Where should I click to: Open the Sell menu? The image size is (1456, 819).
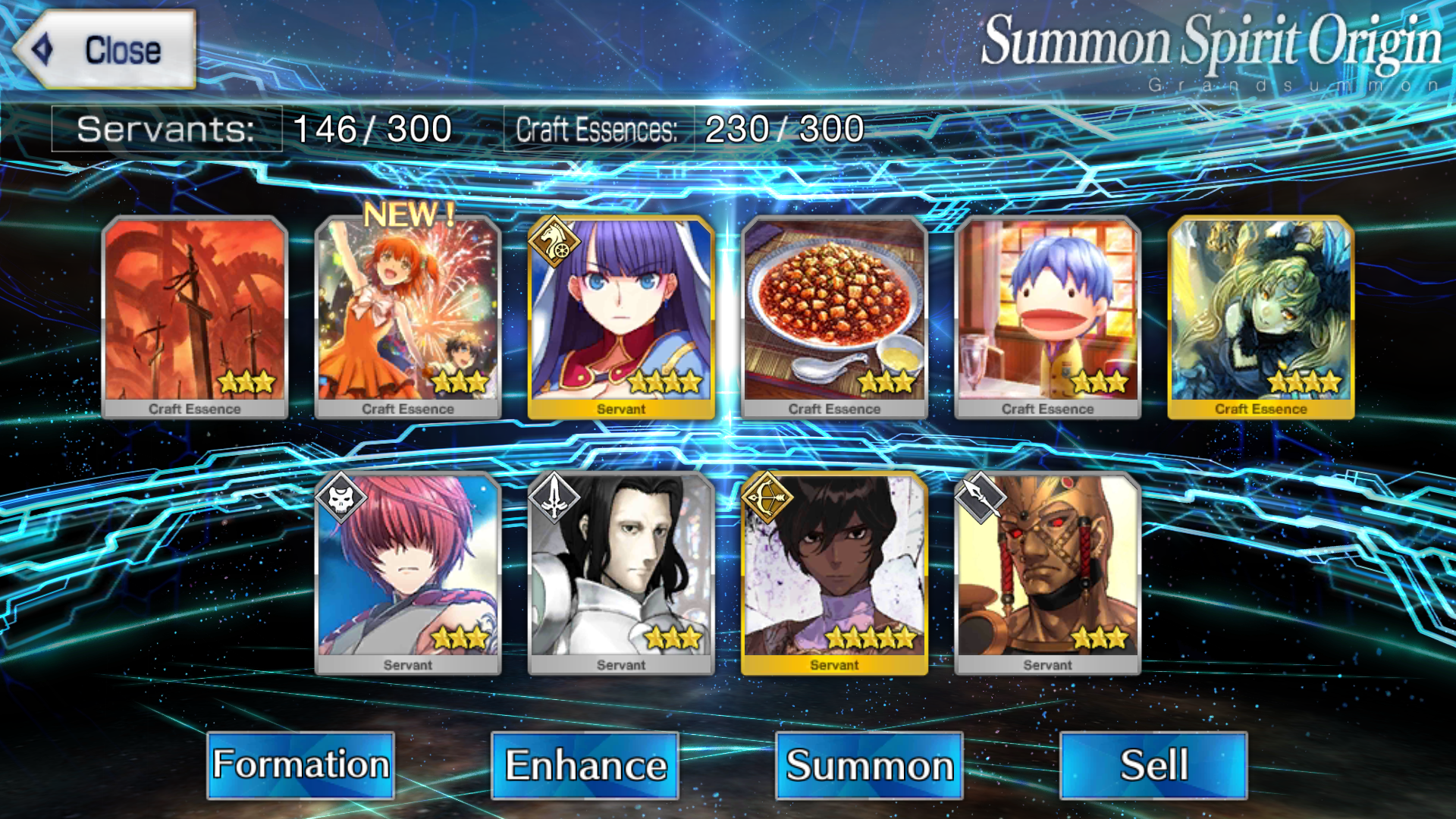1153,764
